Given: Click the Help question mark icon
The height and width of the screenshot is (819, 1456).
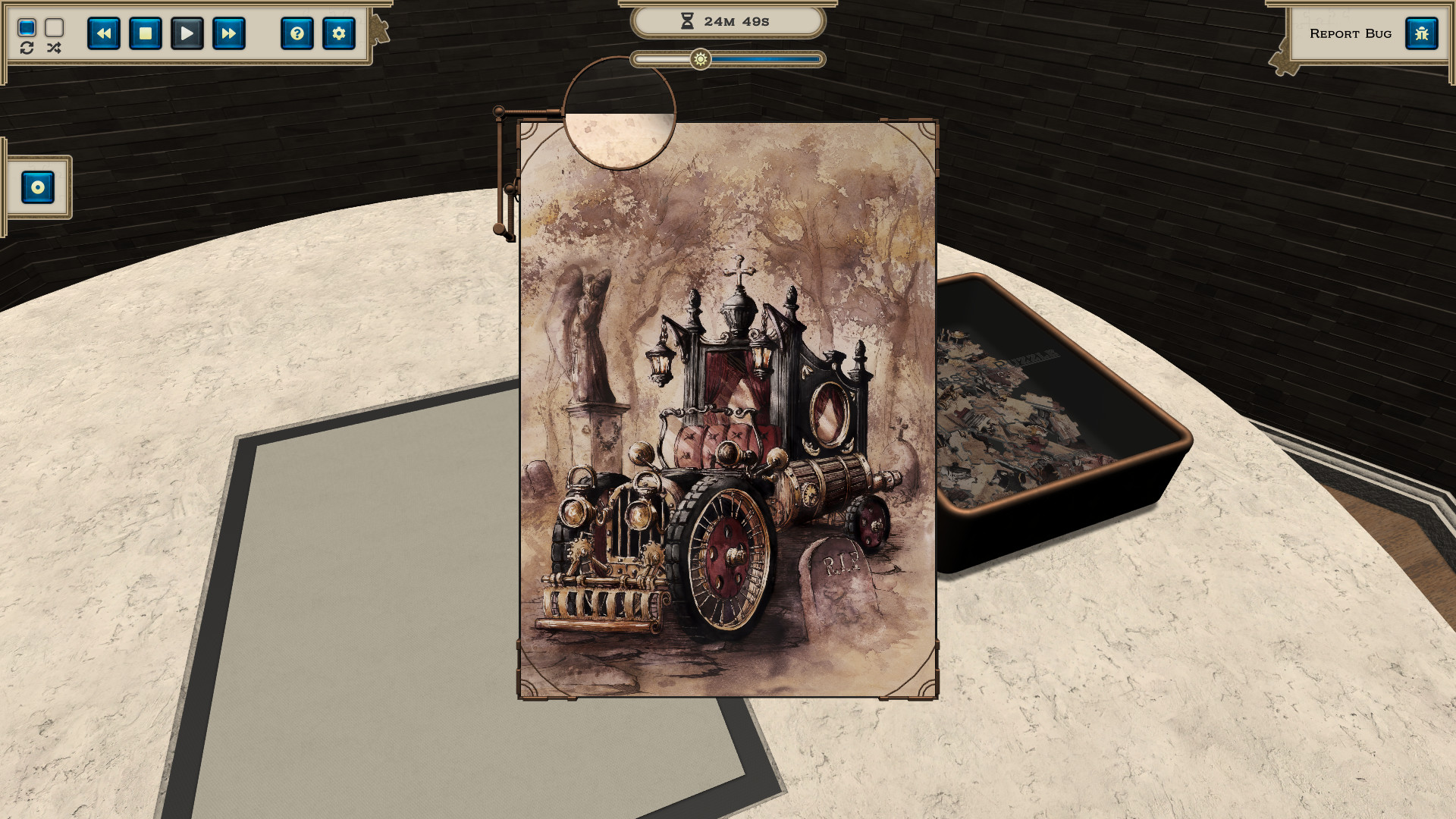Looking at the screenshot, I should point(297,33).
